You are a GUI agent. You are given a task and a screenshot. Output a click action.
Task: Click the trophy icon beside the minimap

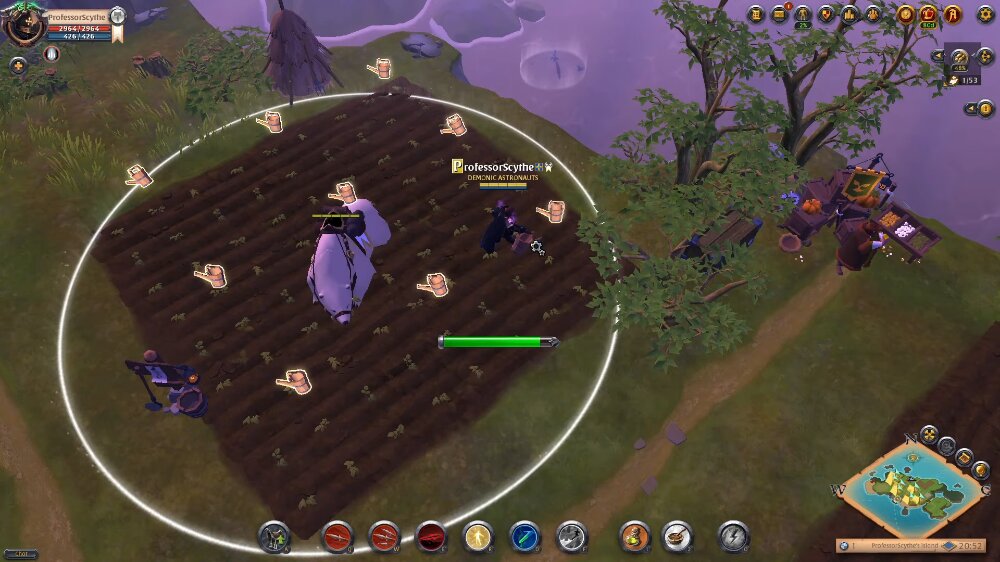point(981,468)
